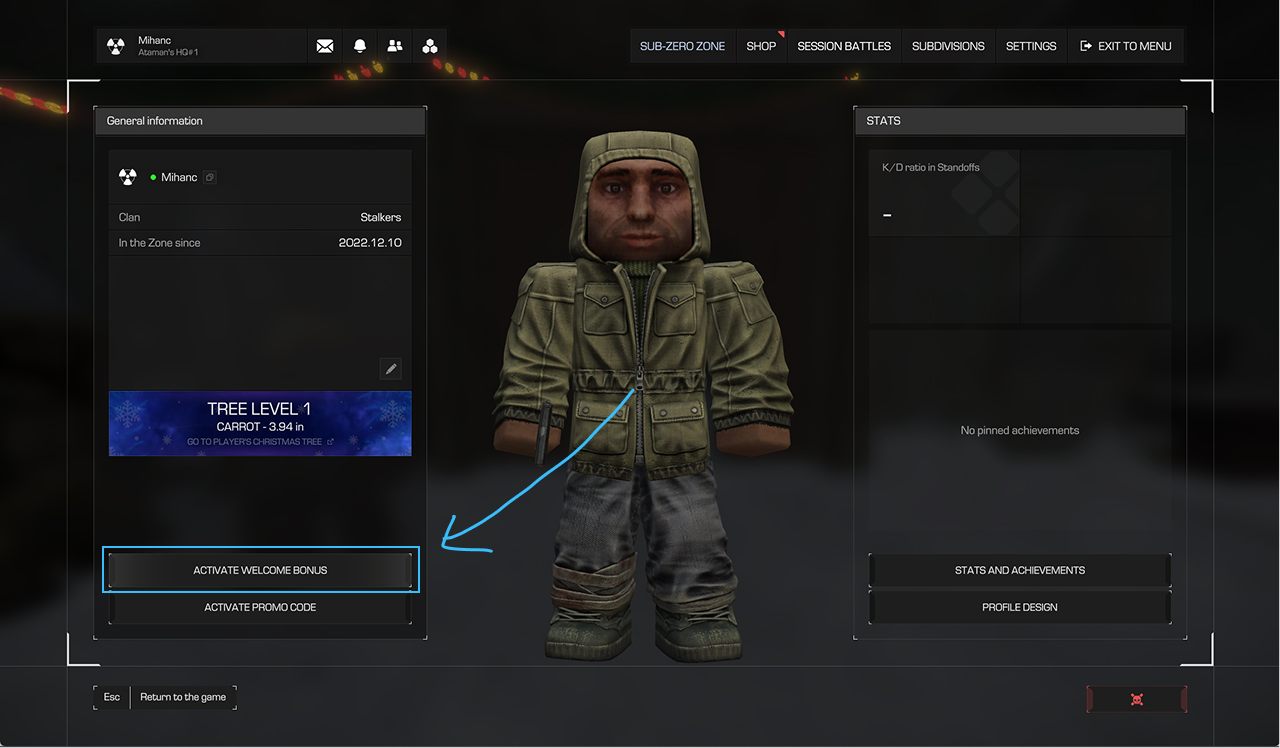Screen dimensions: 1280x748
Task: Open the mail envelope icon
Action: pos(325,46)
